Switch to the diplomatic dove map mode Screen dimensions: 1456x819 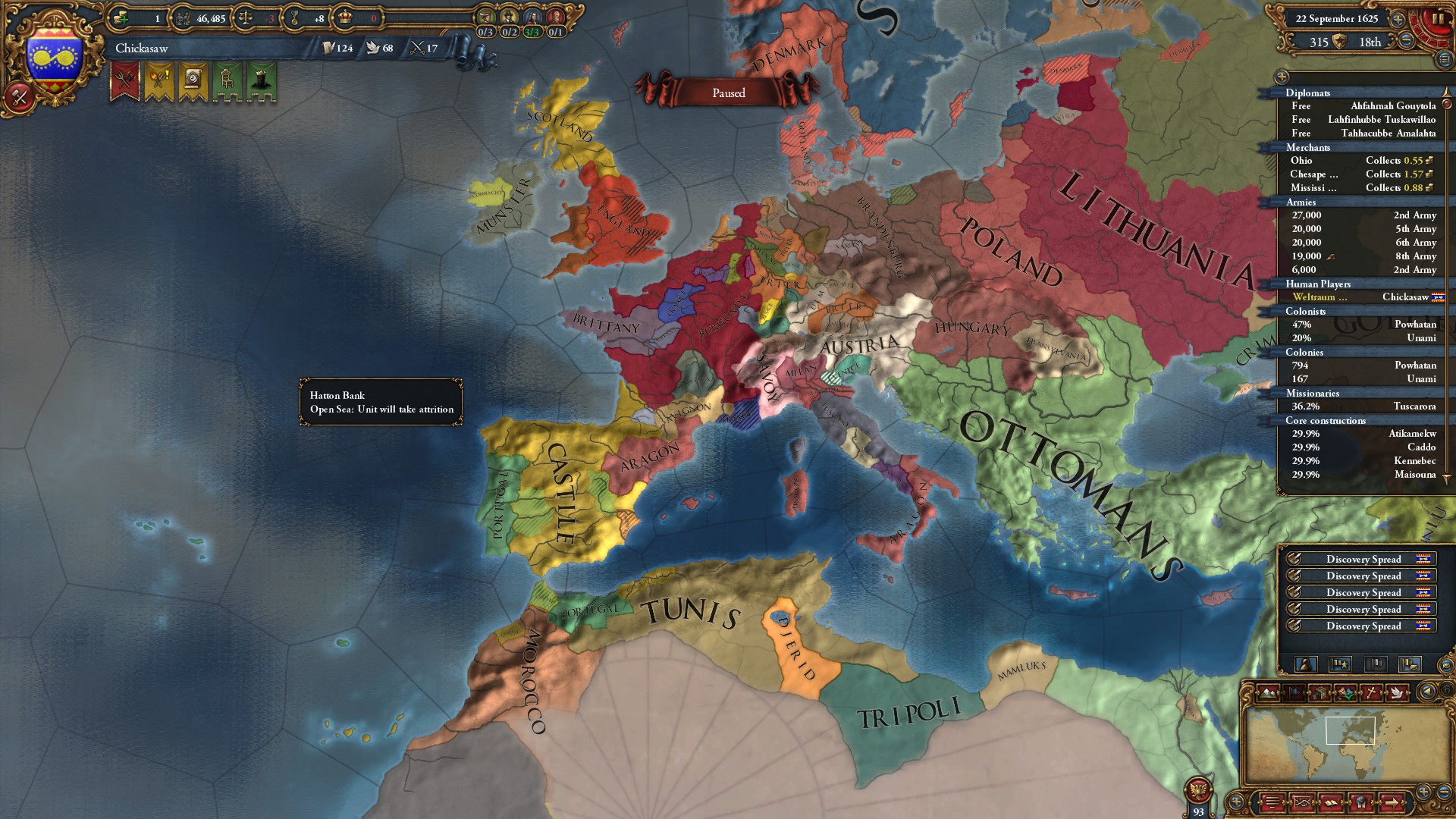click(1396, 692)
